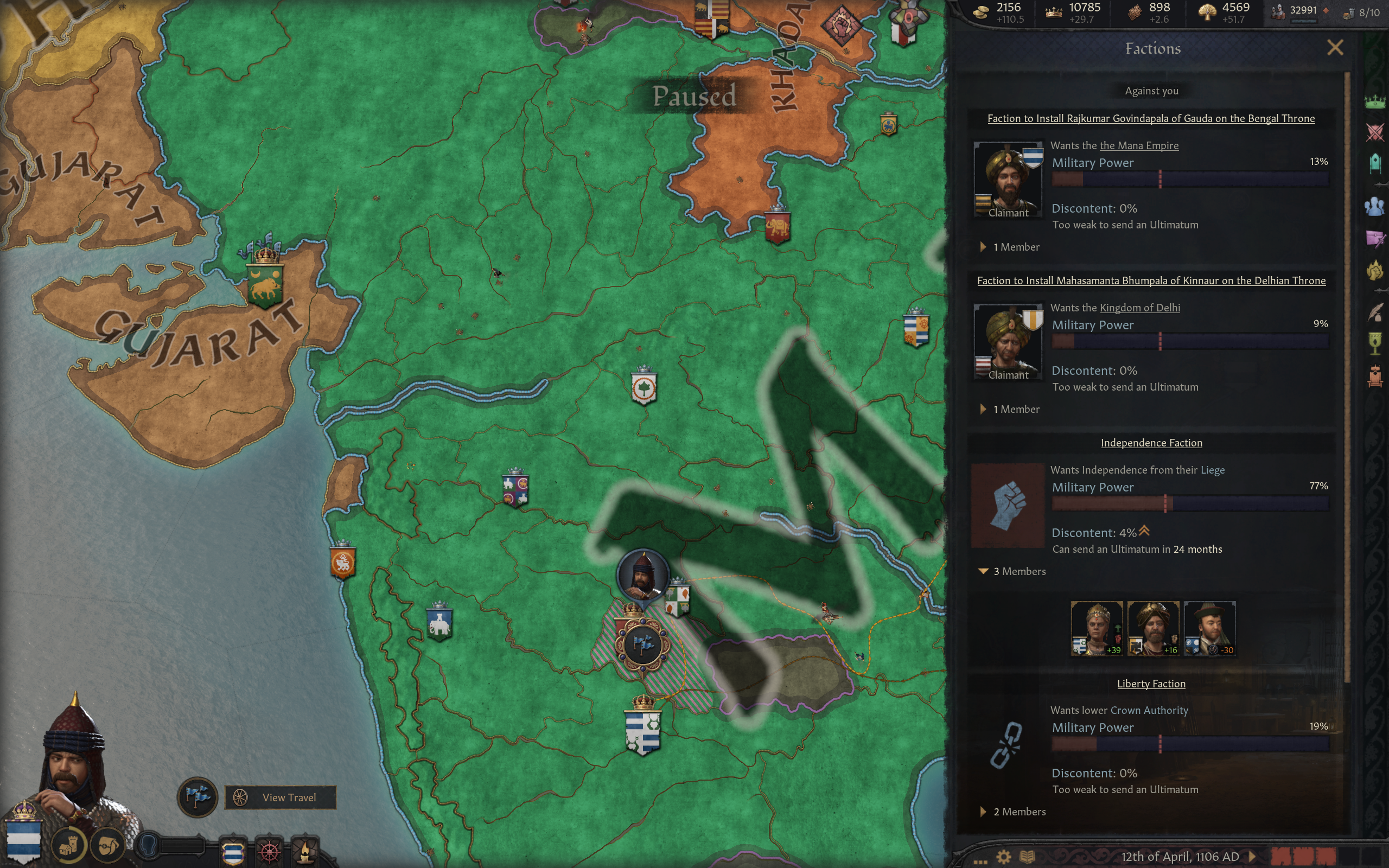Screen dimensions: 1389x868
Task: Expand the Liberty Faction's 2 Members list
Action: [x=983, y=812]
